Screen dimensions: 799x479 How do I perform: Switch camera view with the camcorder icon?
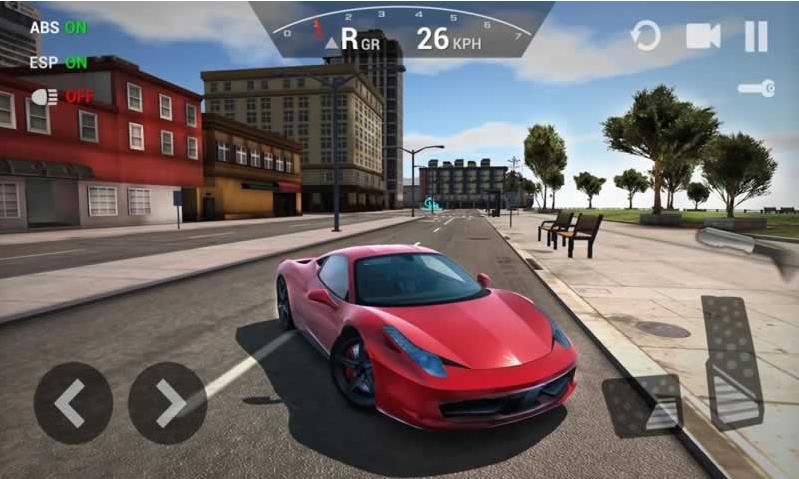(x=703, y=37)
